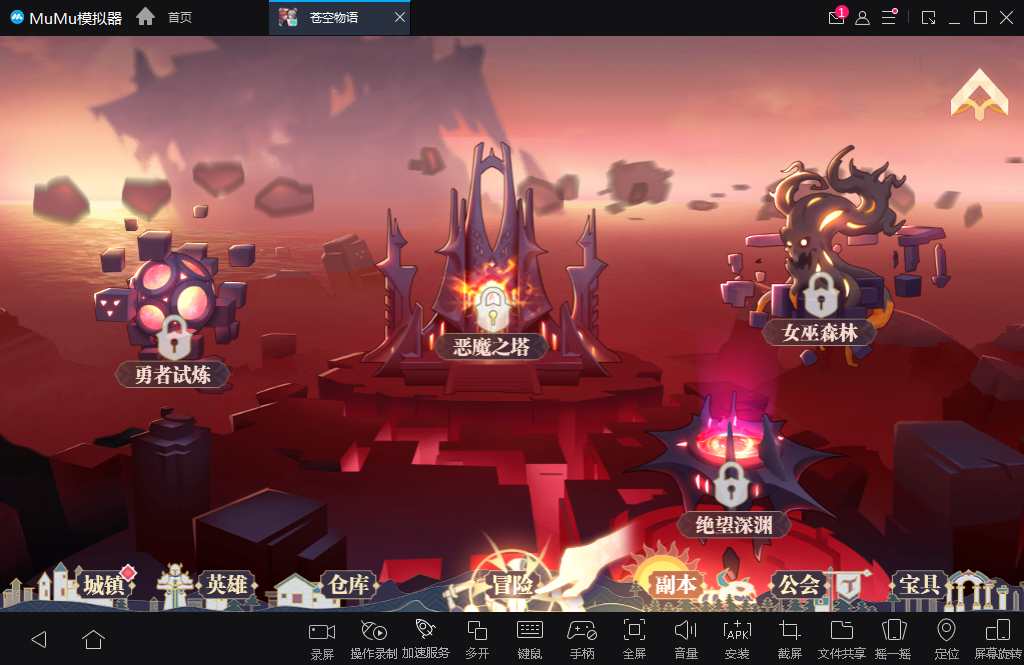The width and height of the screenshot is (1024, 665).
Task: Open the 宝具 treasure menu
Action: 919,584
